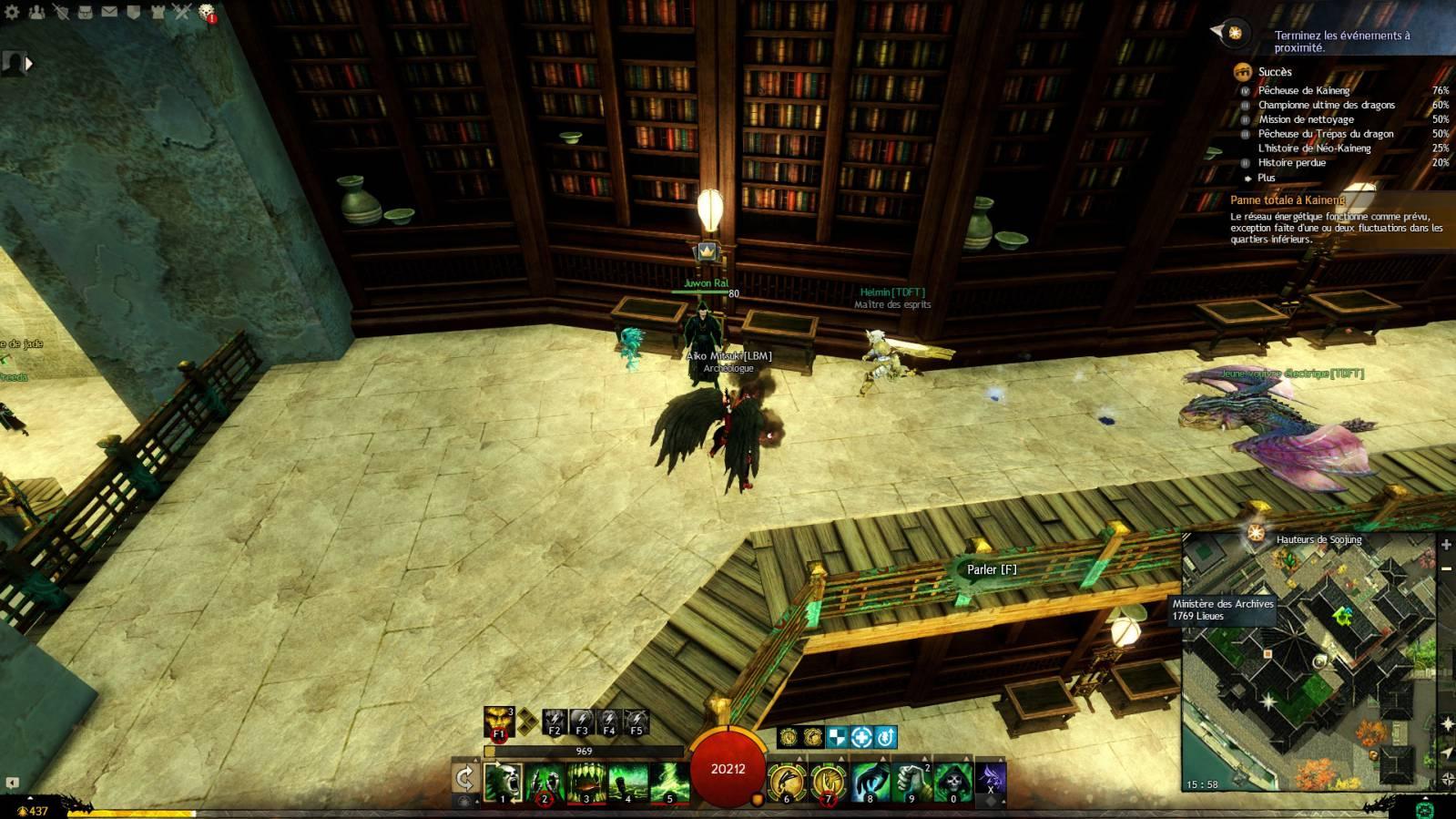Activate the F1 shroud face skill

pos(499,722)
